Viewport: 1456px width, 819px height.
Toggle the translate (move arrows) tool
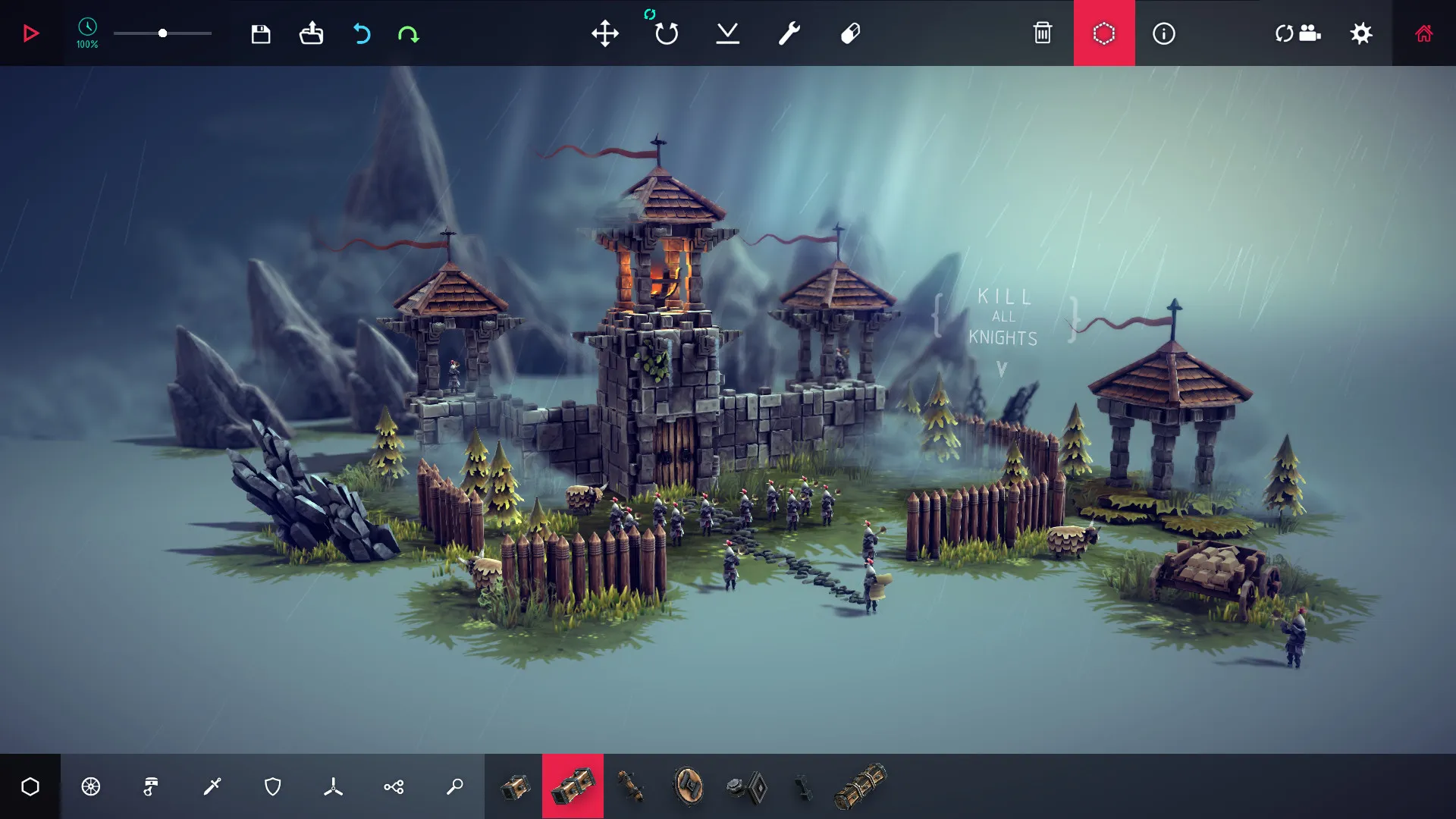pos(605,33)
